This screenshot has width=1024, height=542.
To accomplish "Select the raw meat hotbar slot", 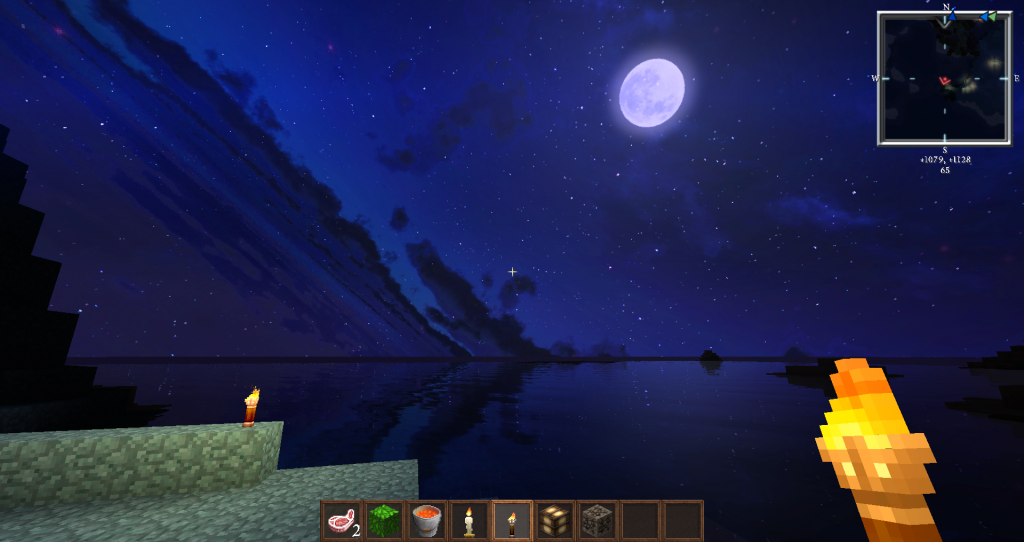I will [x=341, y=520].
